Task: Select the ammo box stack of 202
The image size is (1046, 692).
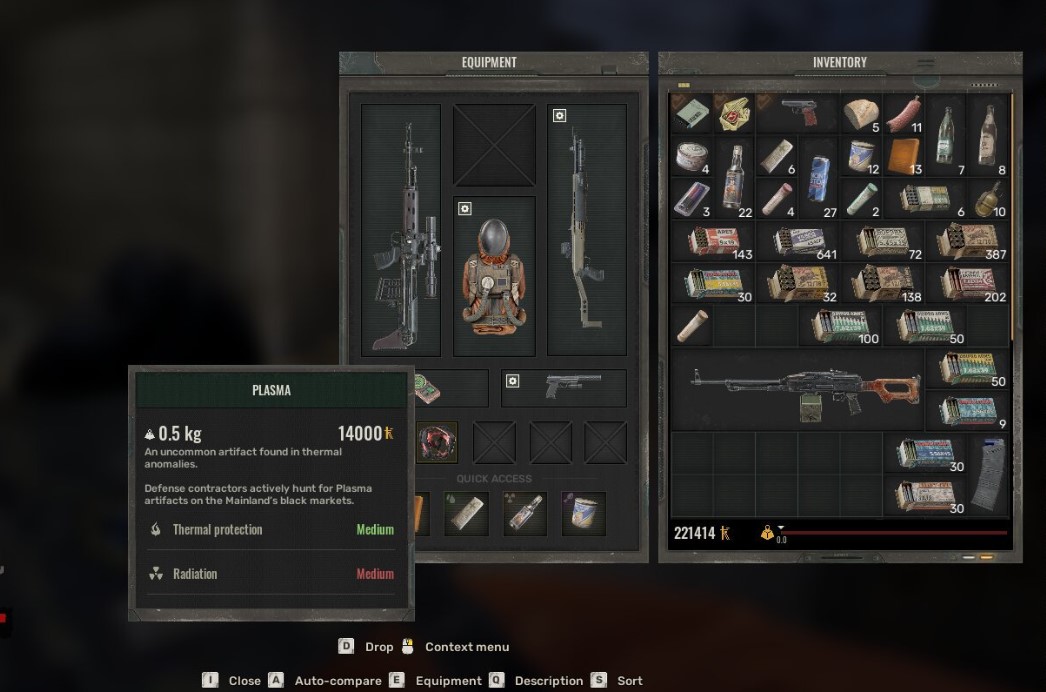Action: pyautogui.click(x=967, y=283)
